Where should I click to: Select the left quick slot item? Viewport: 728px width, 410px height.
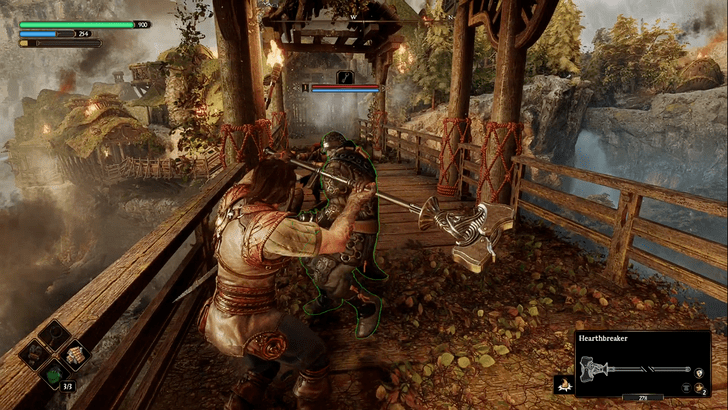[33, 353]
